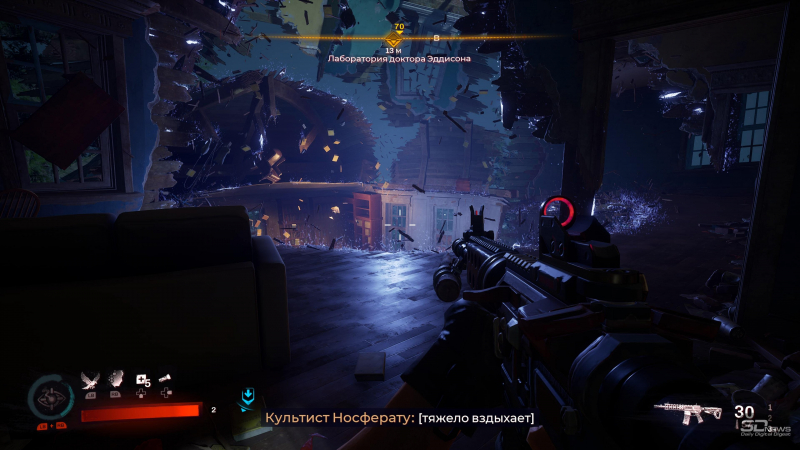
Task: Select the flashlight icon
Action: pyautogui.click(x=166, y=377)
